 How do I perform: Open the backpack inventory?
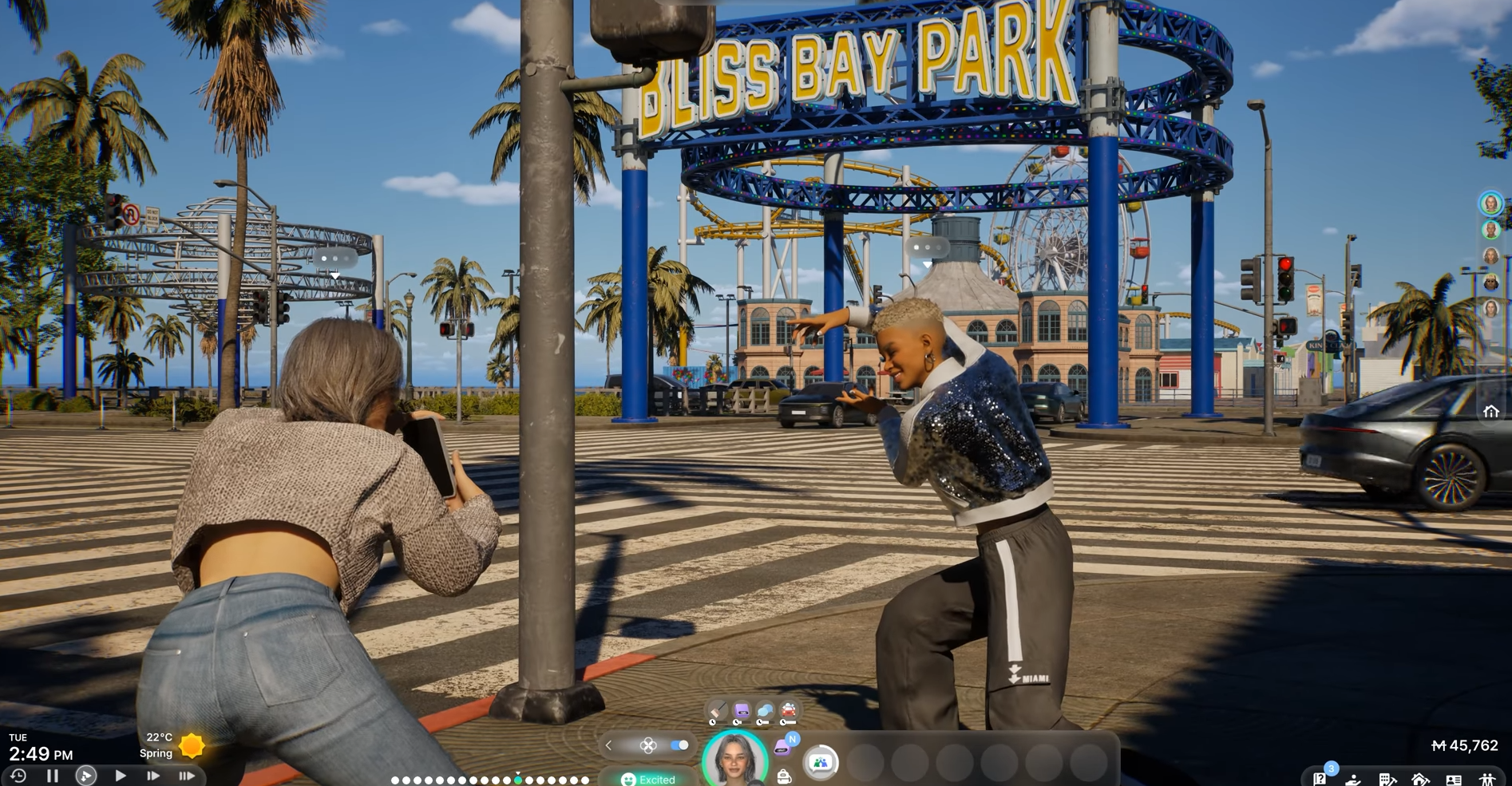tap(784, 776)
